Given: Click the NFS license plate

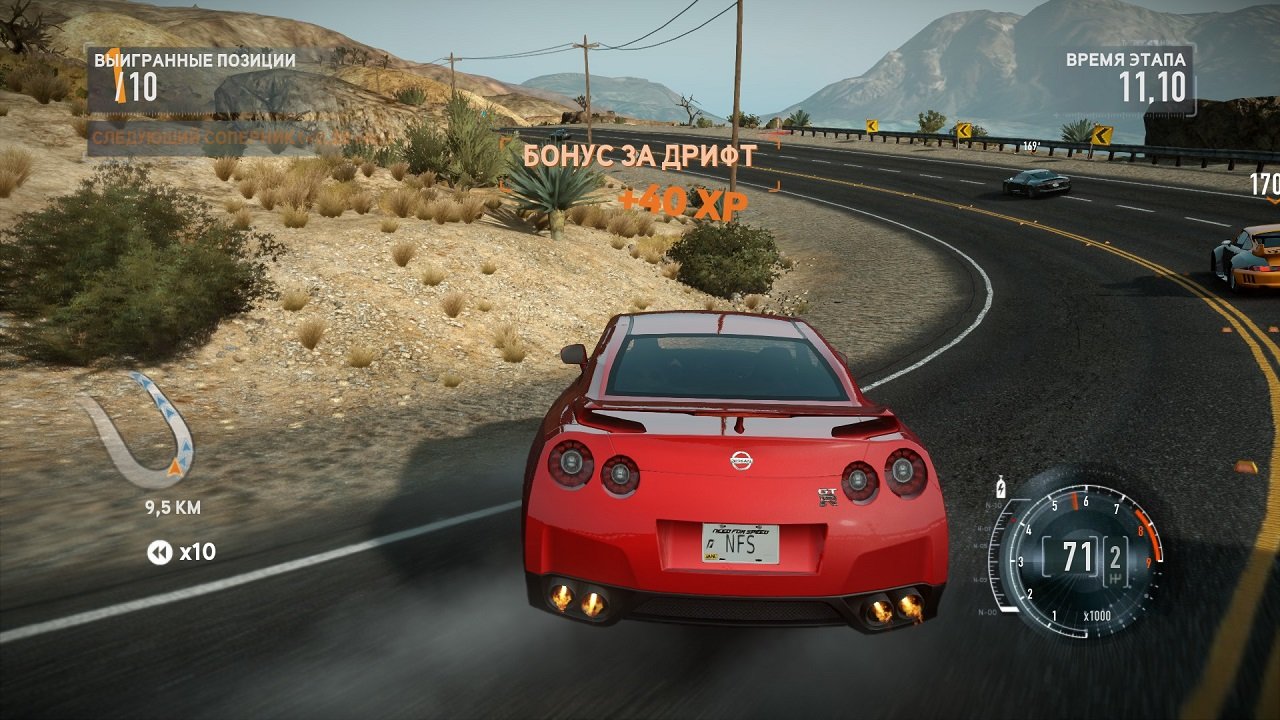Looking at the screenshot, I should (x=740, y=543).
